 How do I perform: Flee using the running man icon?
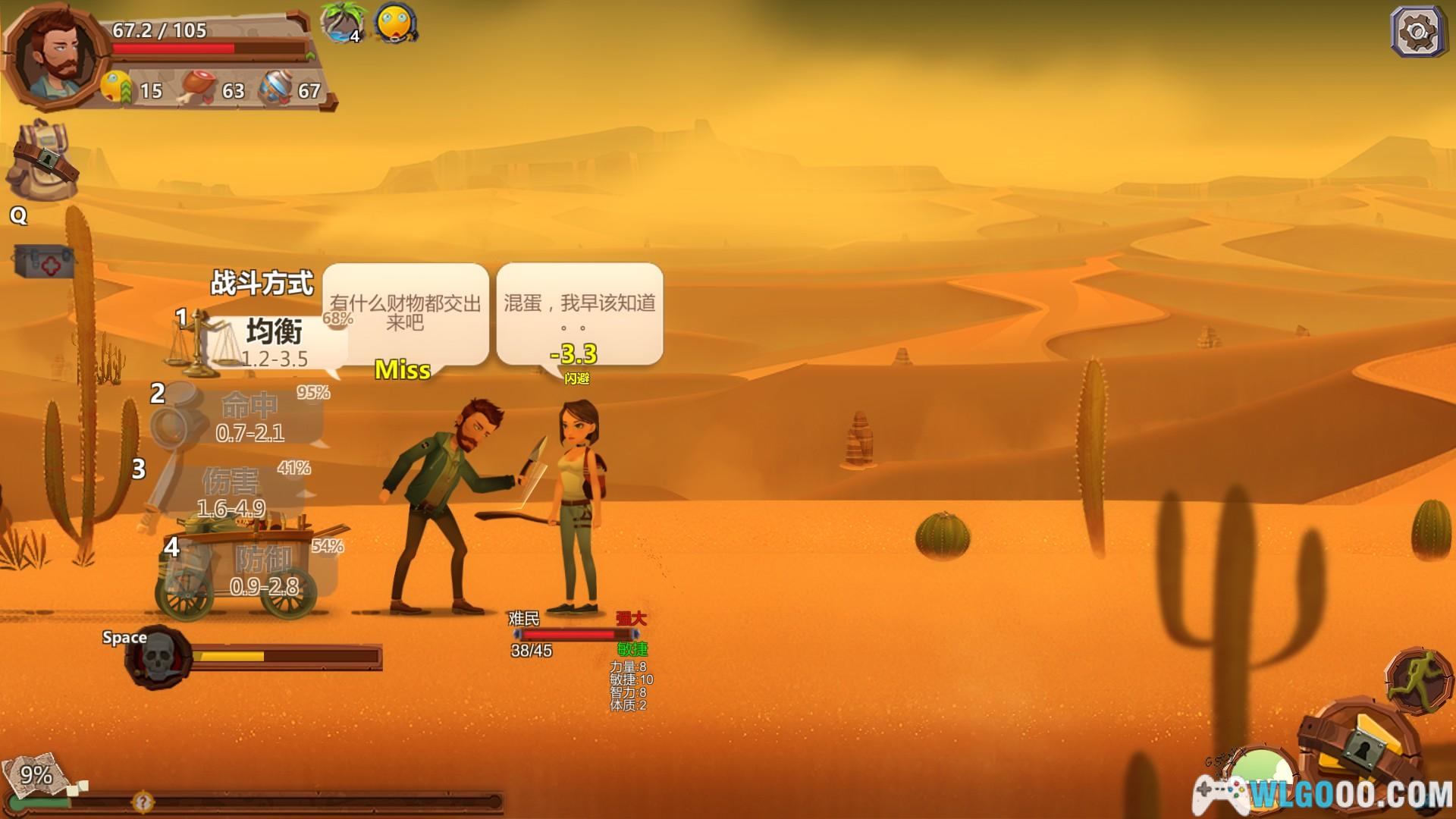tap(1417, 679)
